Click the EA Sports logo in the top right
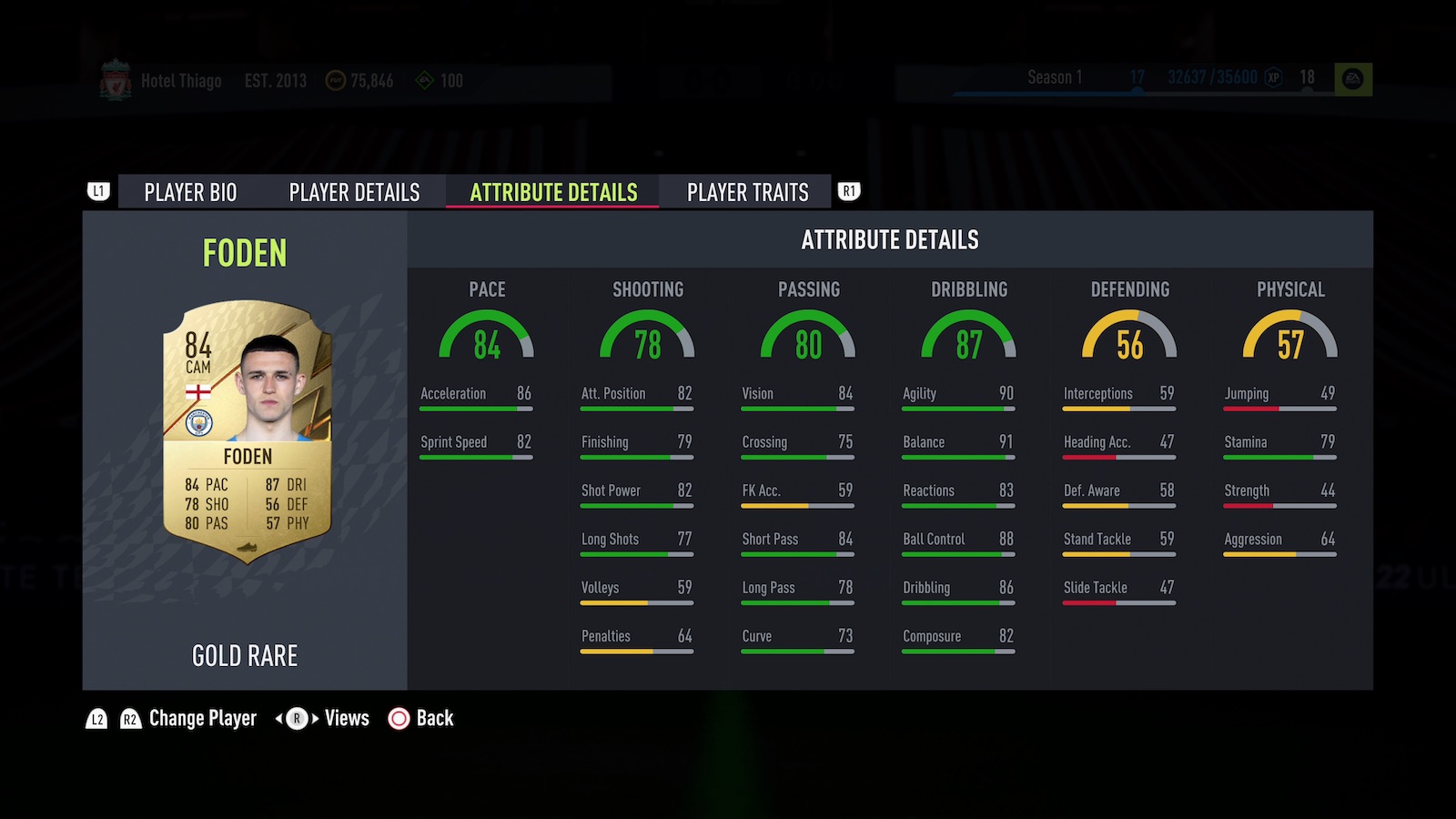1456x819 pixels. pyautogui.click(x=1354, y=77)
